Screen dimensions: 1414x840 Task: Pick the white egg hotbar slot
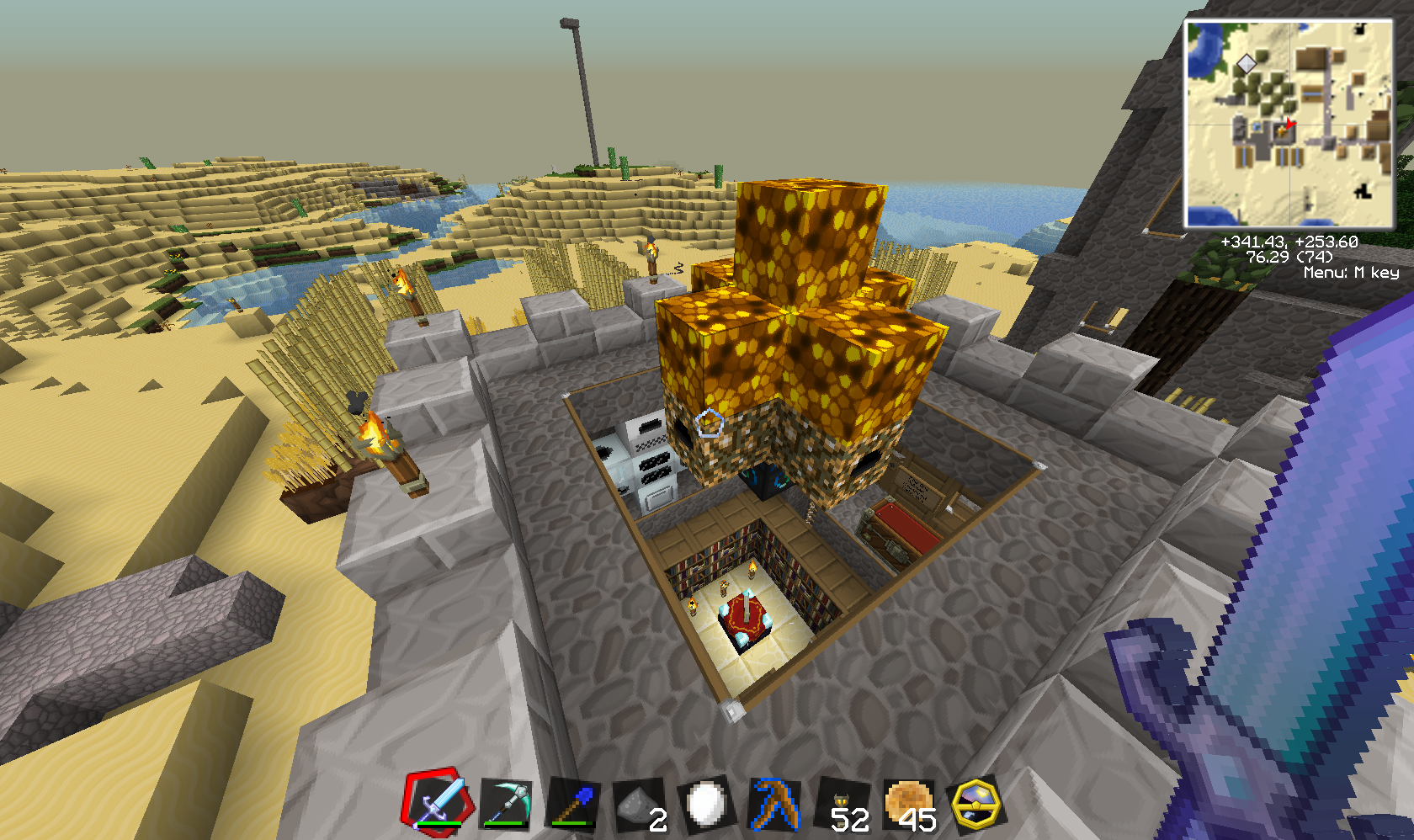click(x=707, y=804)
